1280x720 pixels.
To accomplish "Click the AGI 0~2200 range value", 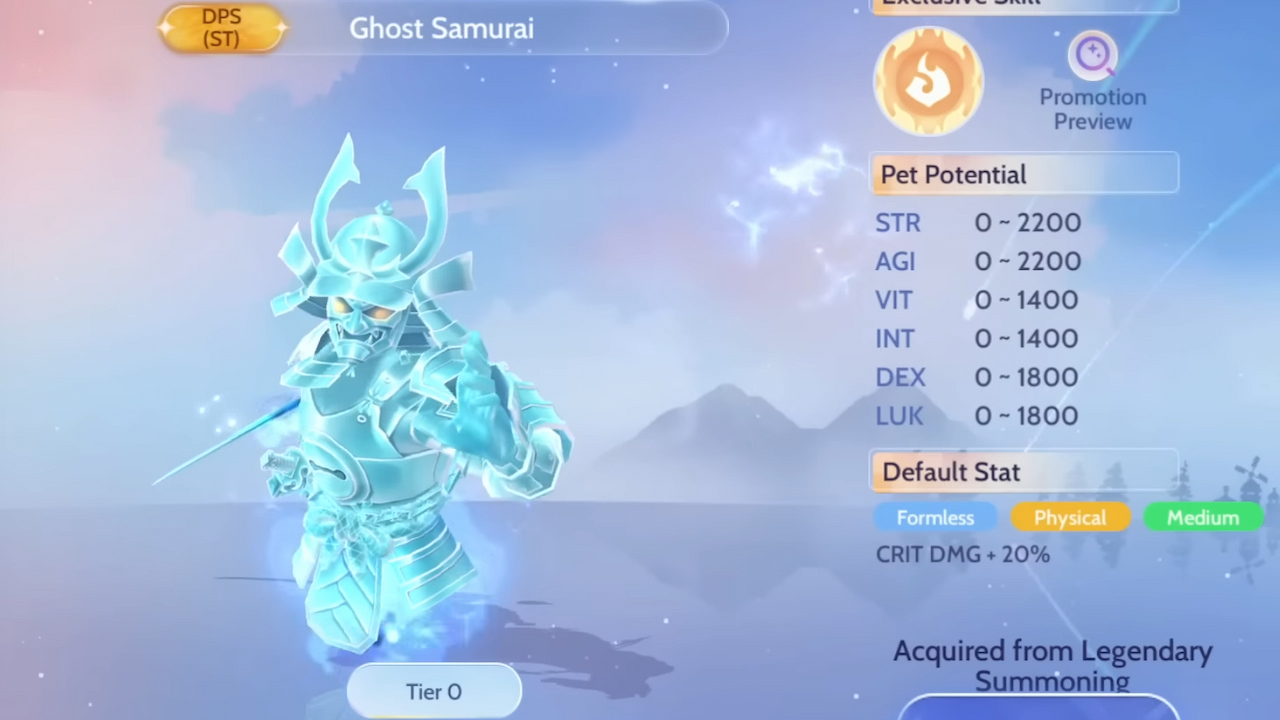I will point(1027,261).
